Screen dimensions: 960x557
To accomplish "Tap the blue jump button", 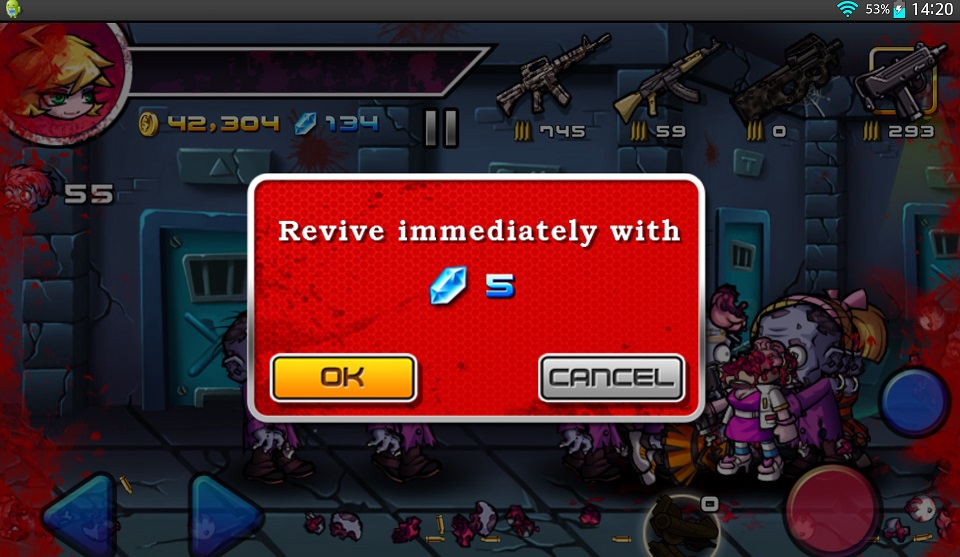I will (914, 400).
